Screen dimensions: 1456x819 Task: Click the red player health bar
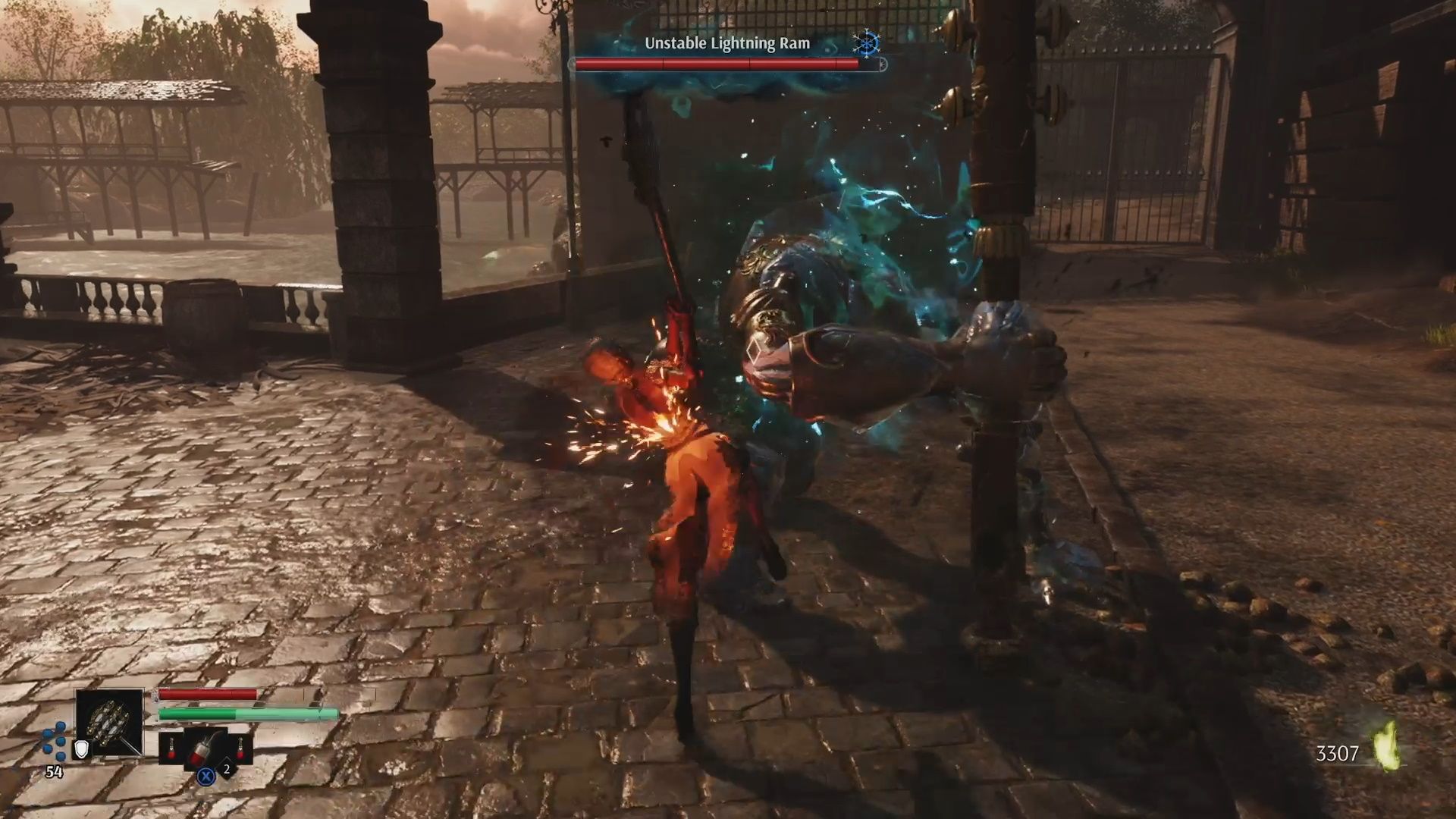coord(206,694)
